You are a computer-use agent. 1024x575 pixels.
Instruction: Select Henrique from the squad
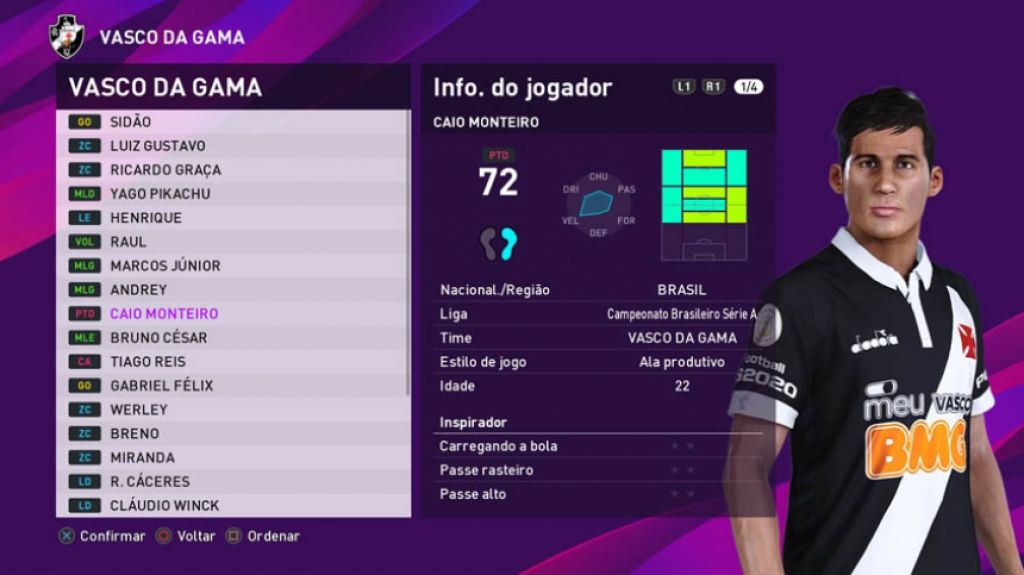coord(232,218)
